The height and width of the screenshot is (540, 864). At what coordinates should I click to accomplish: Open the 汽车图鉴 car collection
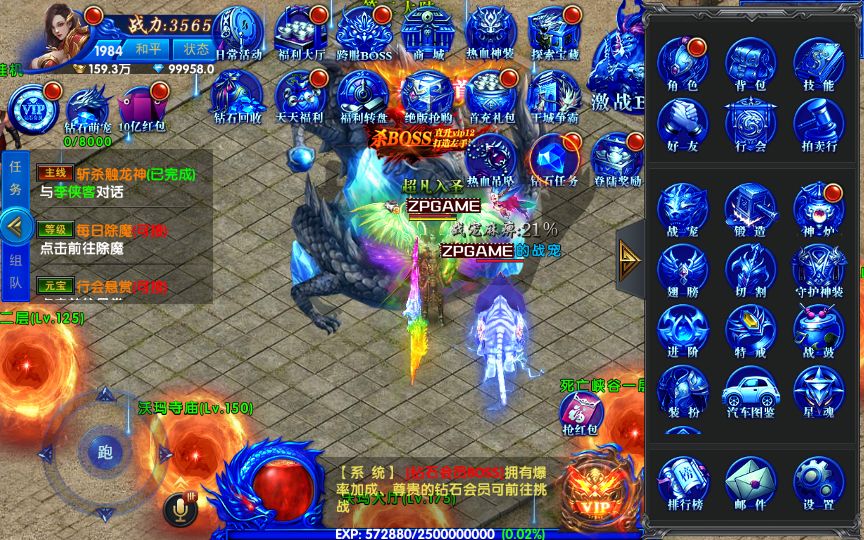pyautogui.click(x=751, y=392)
